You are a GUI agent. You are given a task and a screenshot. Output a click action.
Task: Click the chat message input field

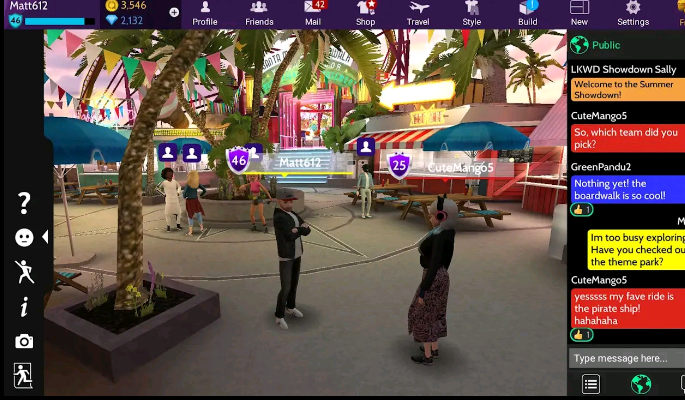(626, 358)
